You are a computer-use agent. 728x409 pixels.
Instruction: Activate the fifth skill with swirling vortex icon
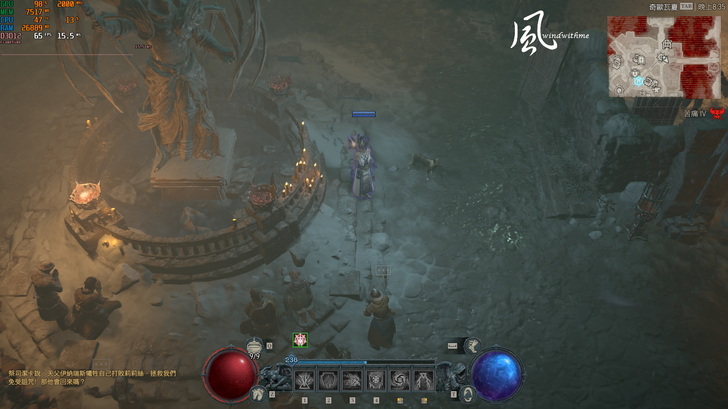click(399, 380)
